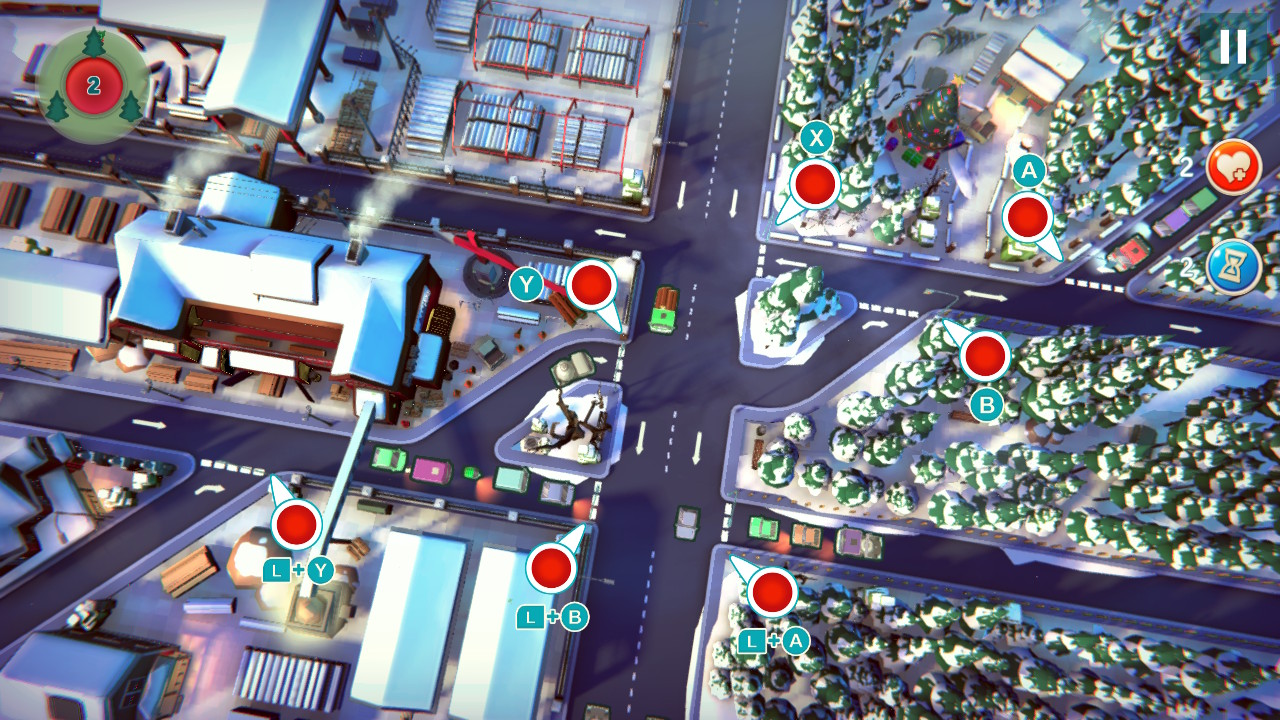Screen dimensions: 1280x720
Task: Toggle the A traffic light
Action: (1027, 215)
